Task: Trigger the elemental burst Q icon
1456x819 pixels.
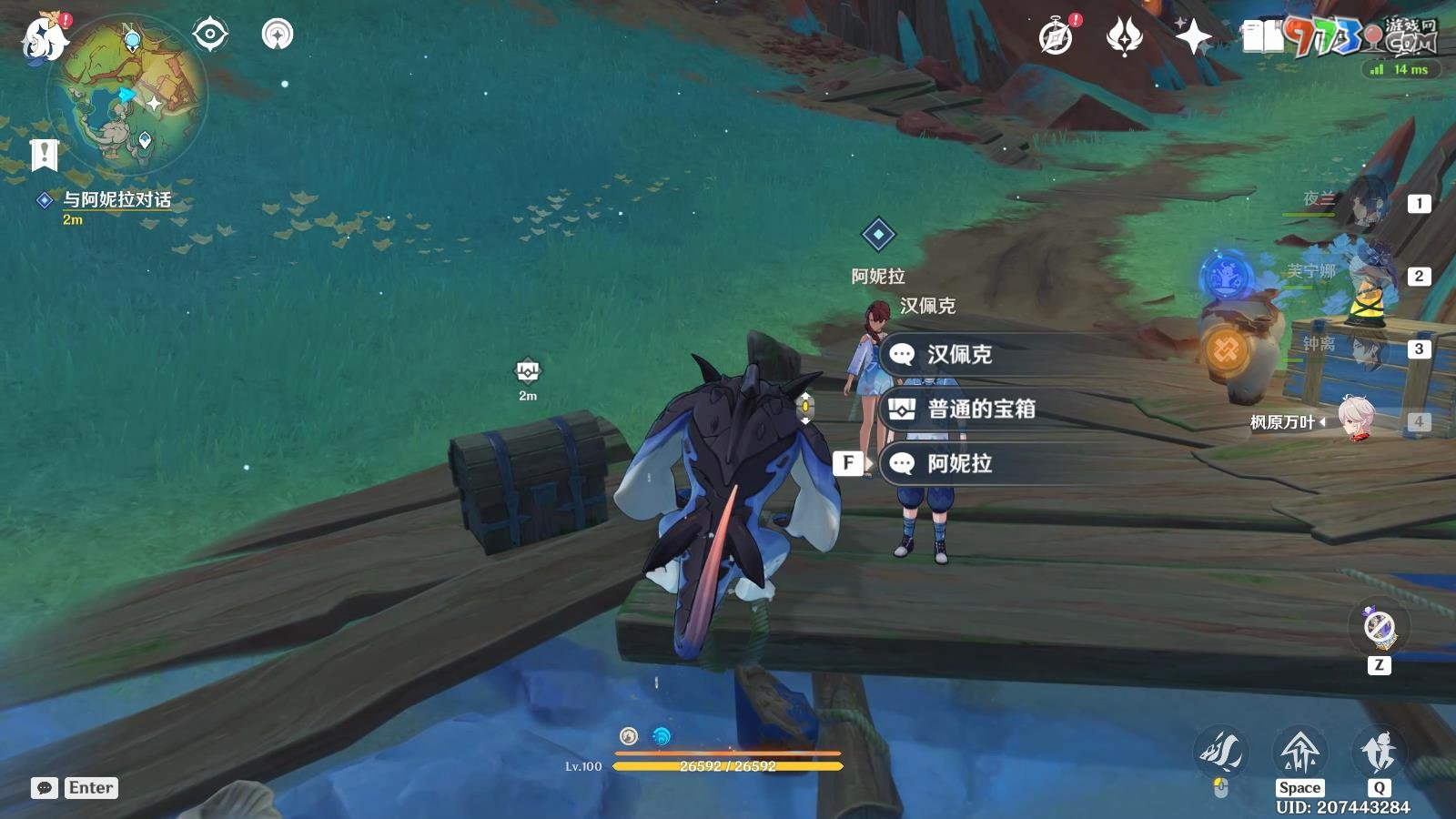Action: pos(1379,752)
